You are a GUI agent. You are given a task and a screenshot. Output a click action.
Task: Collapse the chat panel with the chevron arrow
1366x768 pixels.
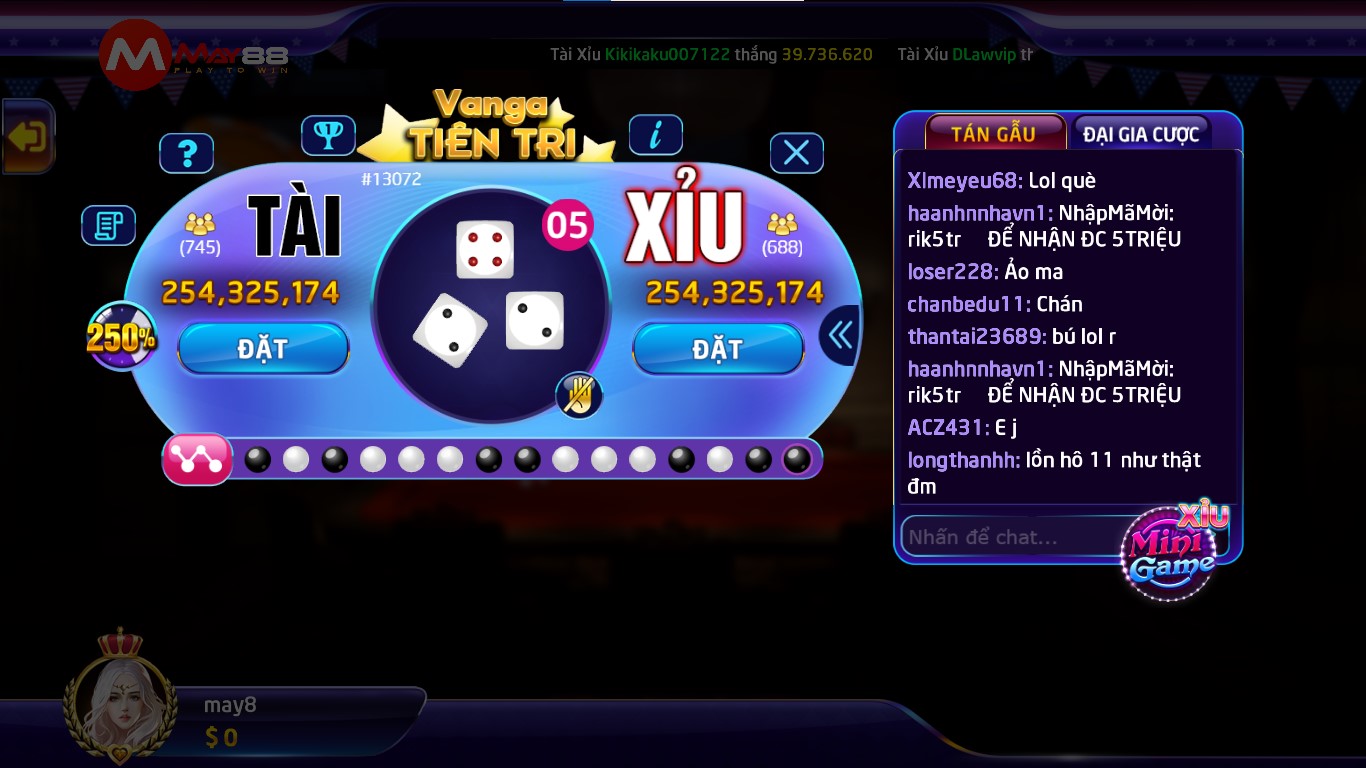click(x=839, y=334)
